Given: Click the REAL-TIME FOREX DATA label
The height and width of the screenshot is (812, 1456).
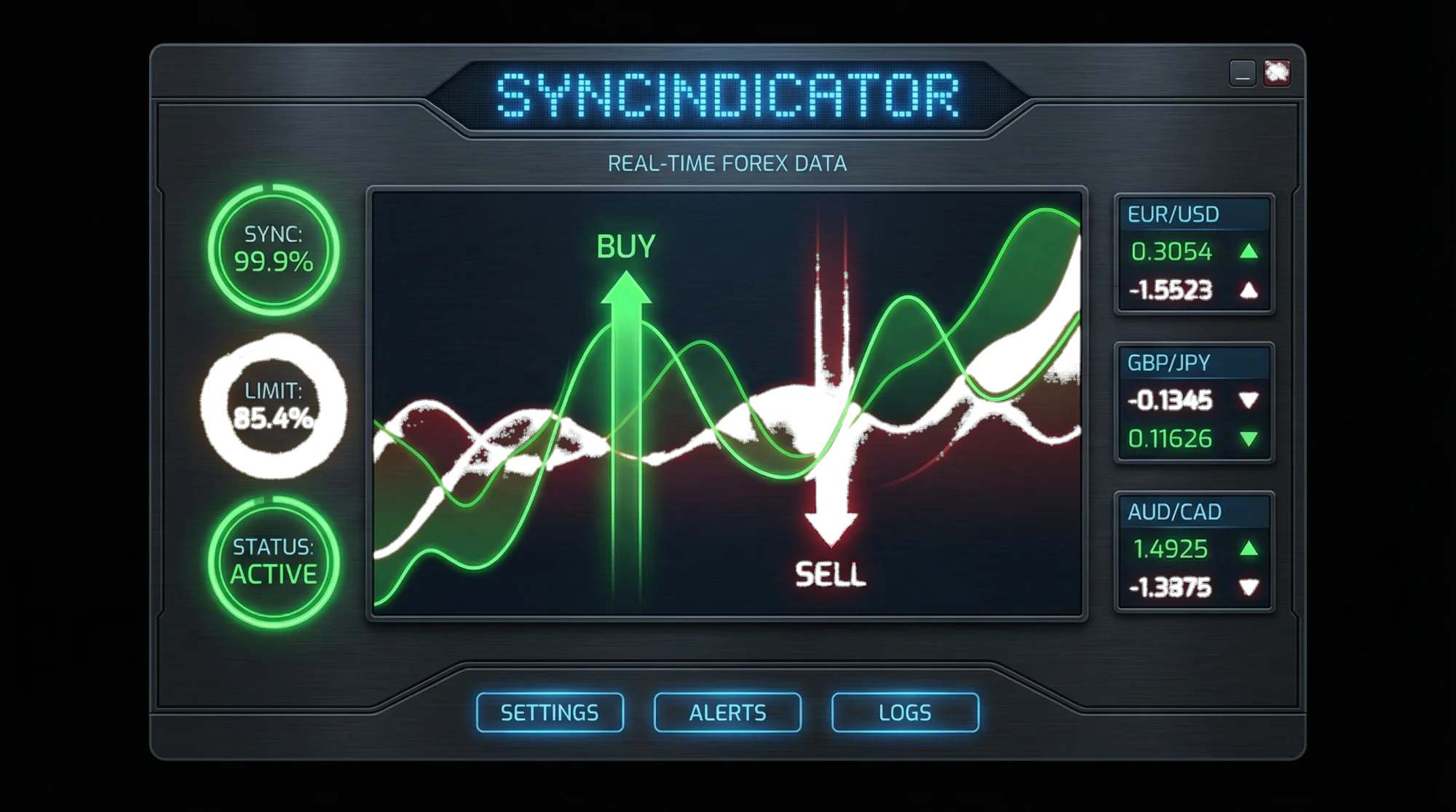Looking at the screenshot, I should point(728,164).
